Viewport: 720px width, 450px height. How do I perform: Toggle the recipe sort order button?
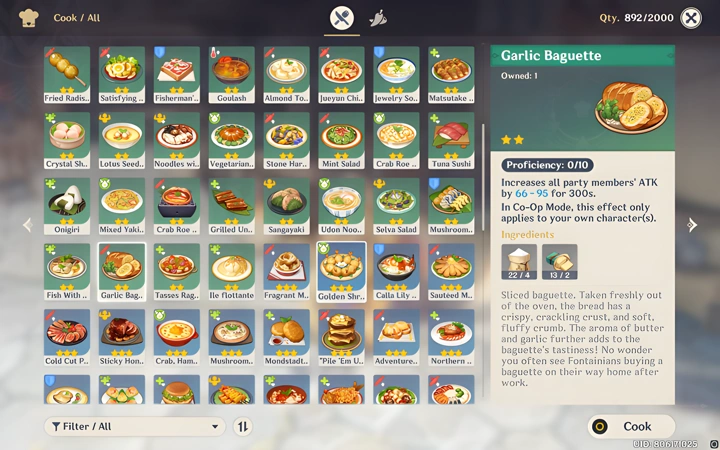pyautogui.click(x=242, y=427)
